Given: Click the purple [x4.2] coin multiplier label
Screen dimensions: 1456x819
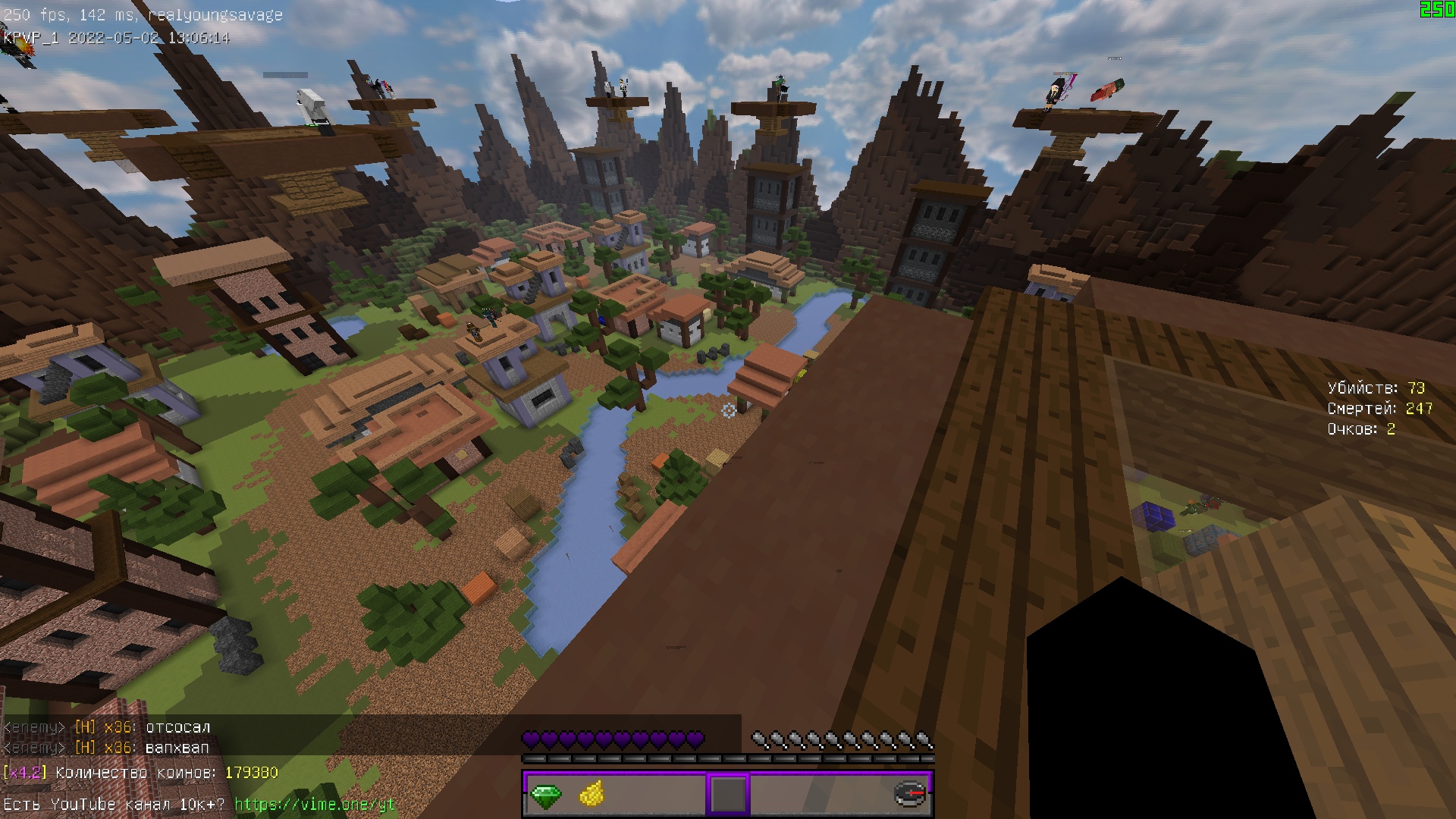Looking at the screenshot, I should [x=27, y=772].
